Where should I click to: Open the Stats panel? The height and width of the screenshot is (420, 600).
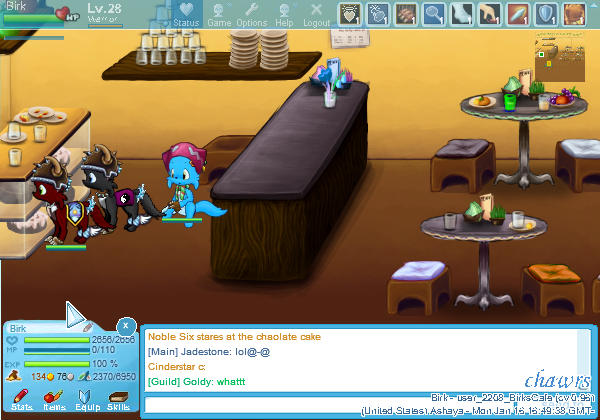click(20, 400)
